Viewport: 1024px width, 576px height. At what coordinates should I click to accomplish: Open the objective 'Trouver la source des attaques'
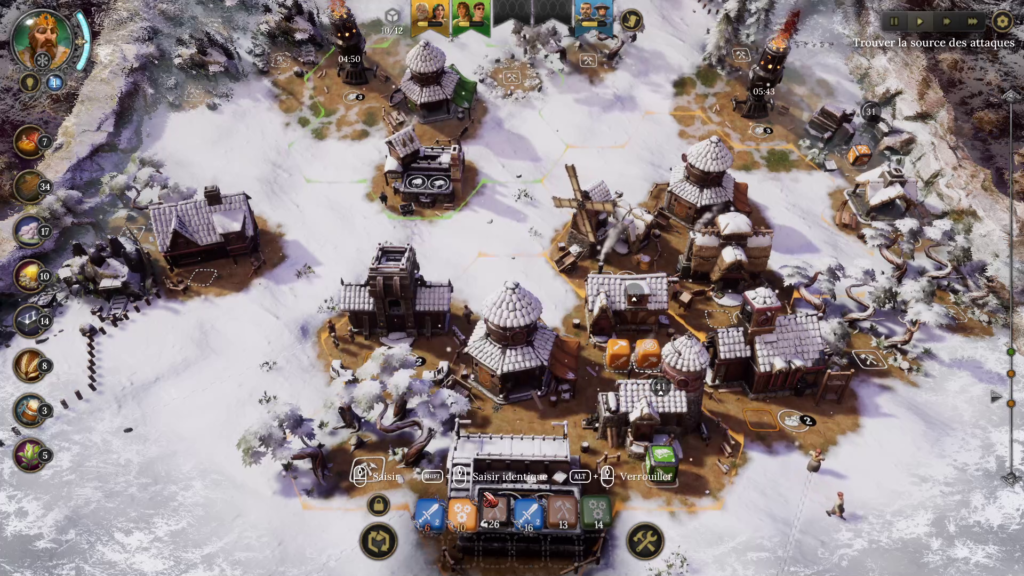[x=933, y=44]
